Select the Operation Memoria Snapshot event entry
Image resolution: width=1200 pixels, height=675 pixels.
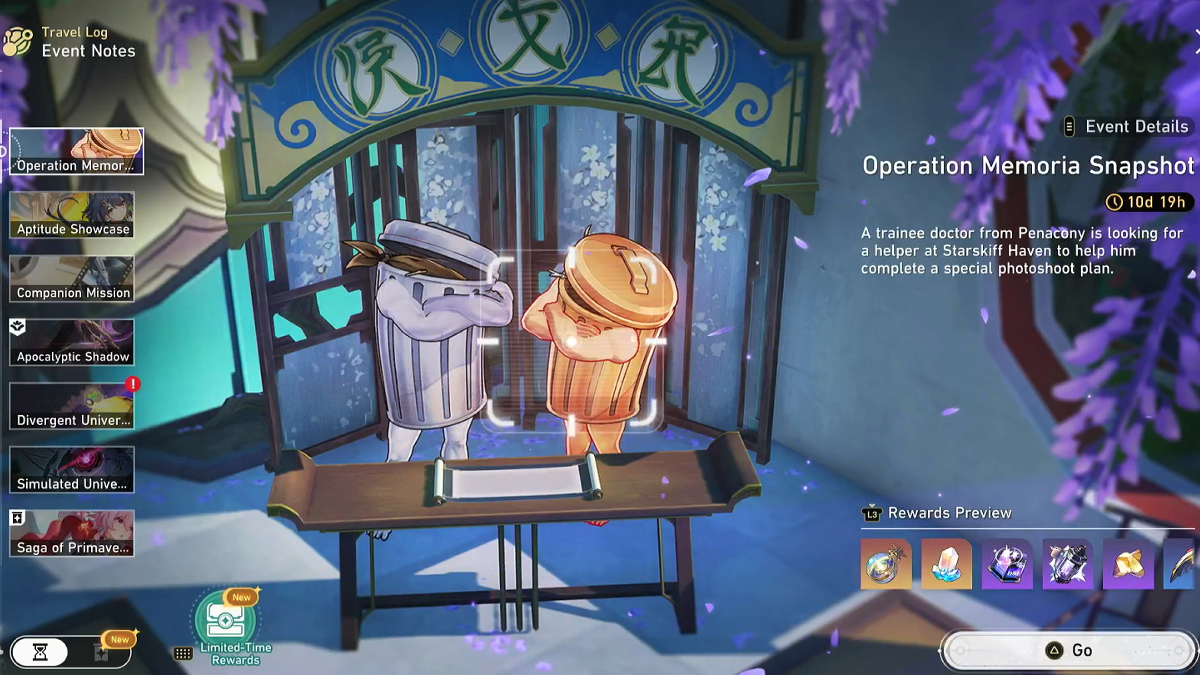coord(76,151)
